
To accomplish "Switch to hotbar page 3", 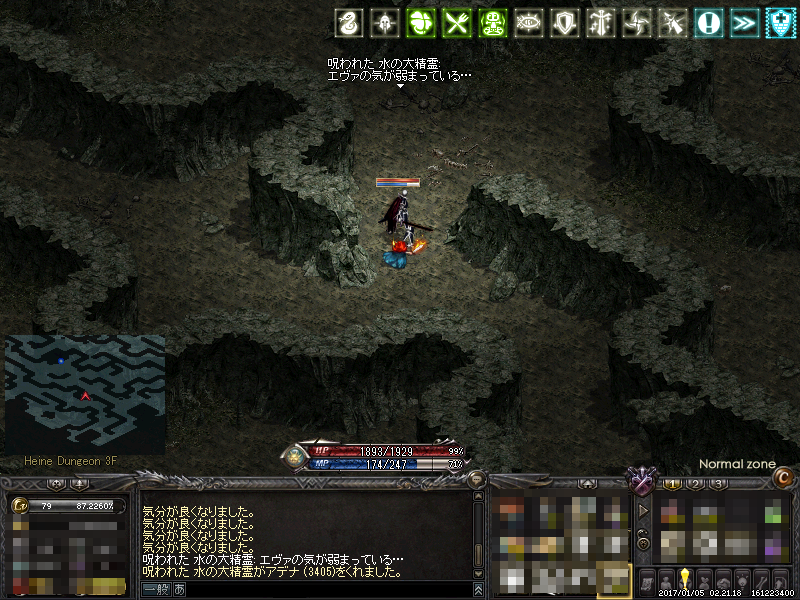I will (717, 484).
